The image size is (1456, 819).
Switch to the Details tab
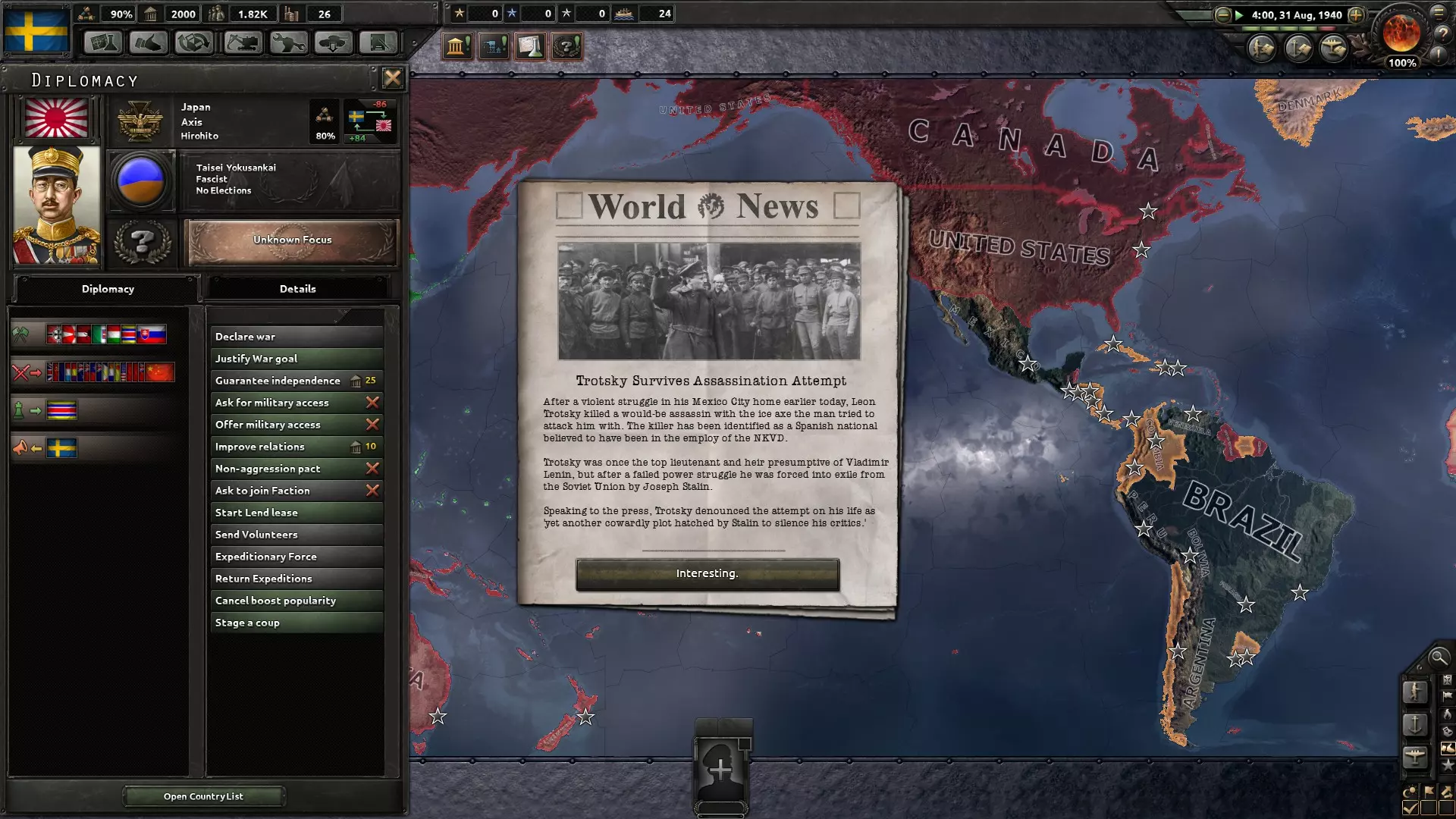tap(297, 289)
